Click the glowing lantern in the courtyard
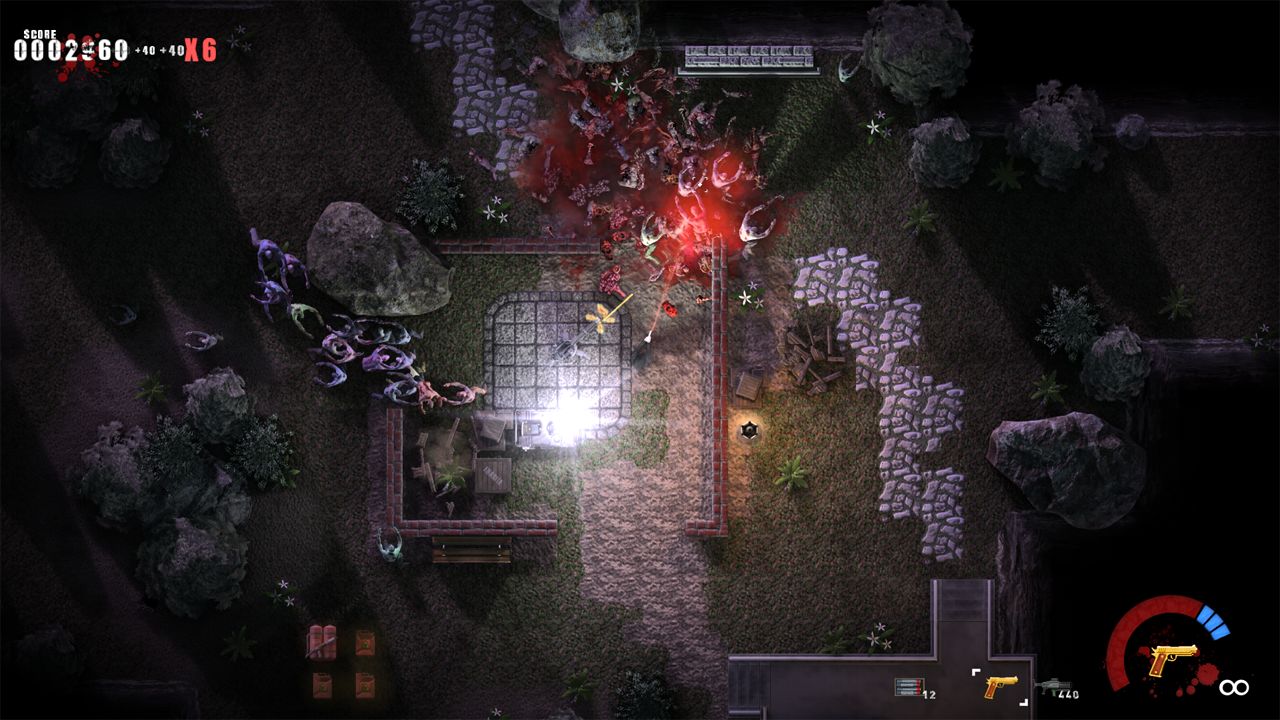1280x720 pixels. click(x=565, y=425)
